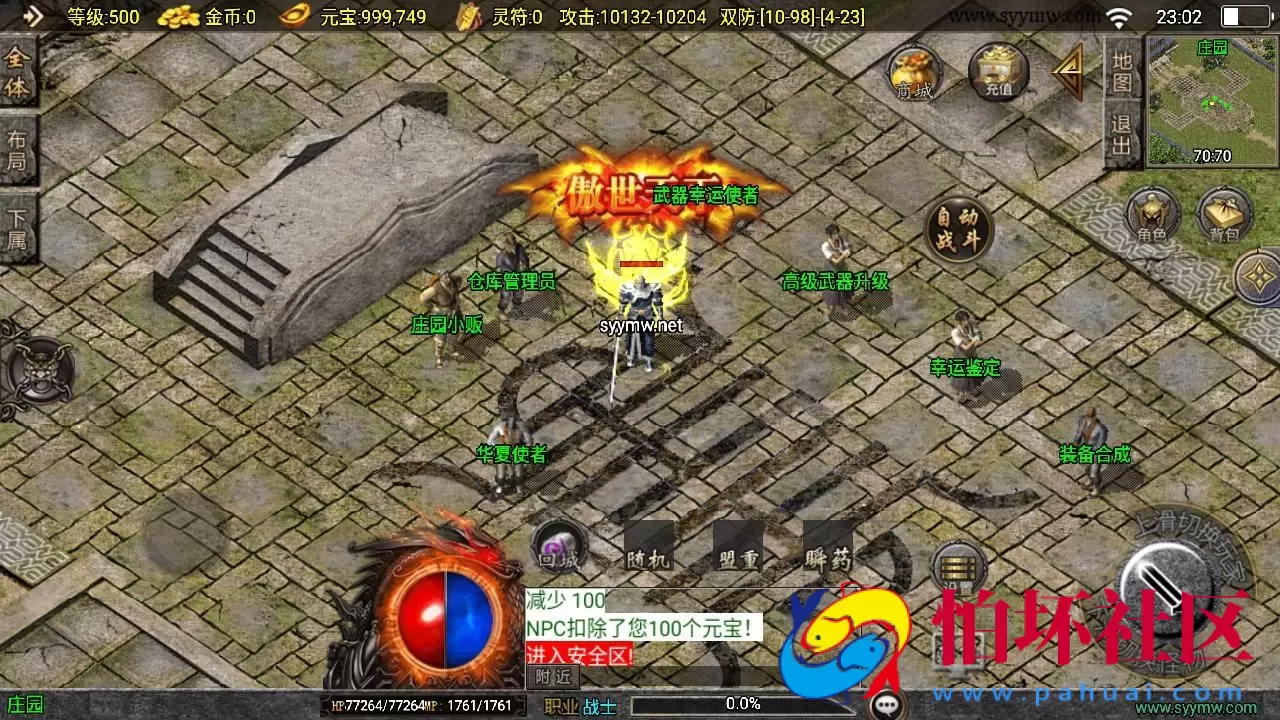Toggle 自动战斗 auto-battle mode

click(958, 228)
